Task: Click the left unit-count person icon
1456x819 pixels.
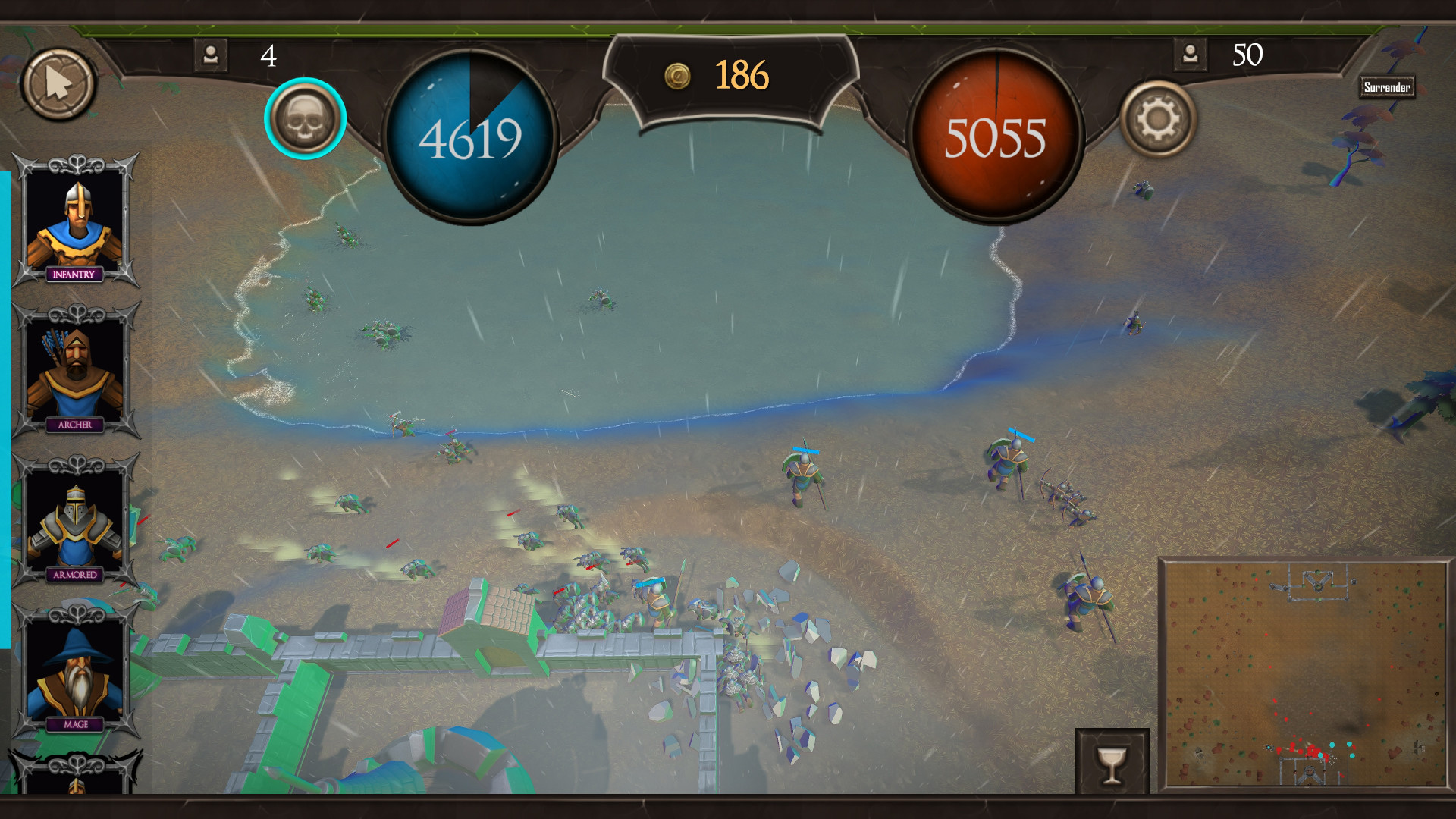Action: click(210, 54)
